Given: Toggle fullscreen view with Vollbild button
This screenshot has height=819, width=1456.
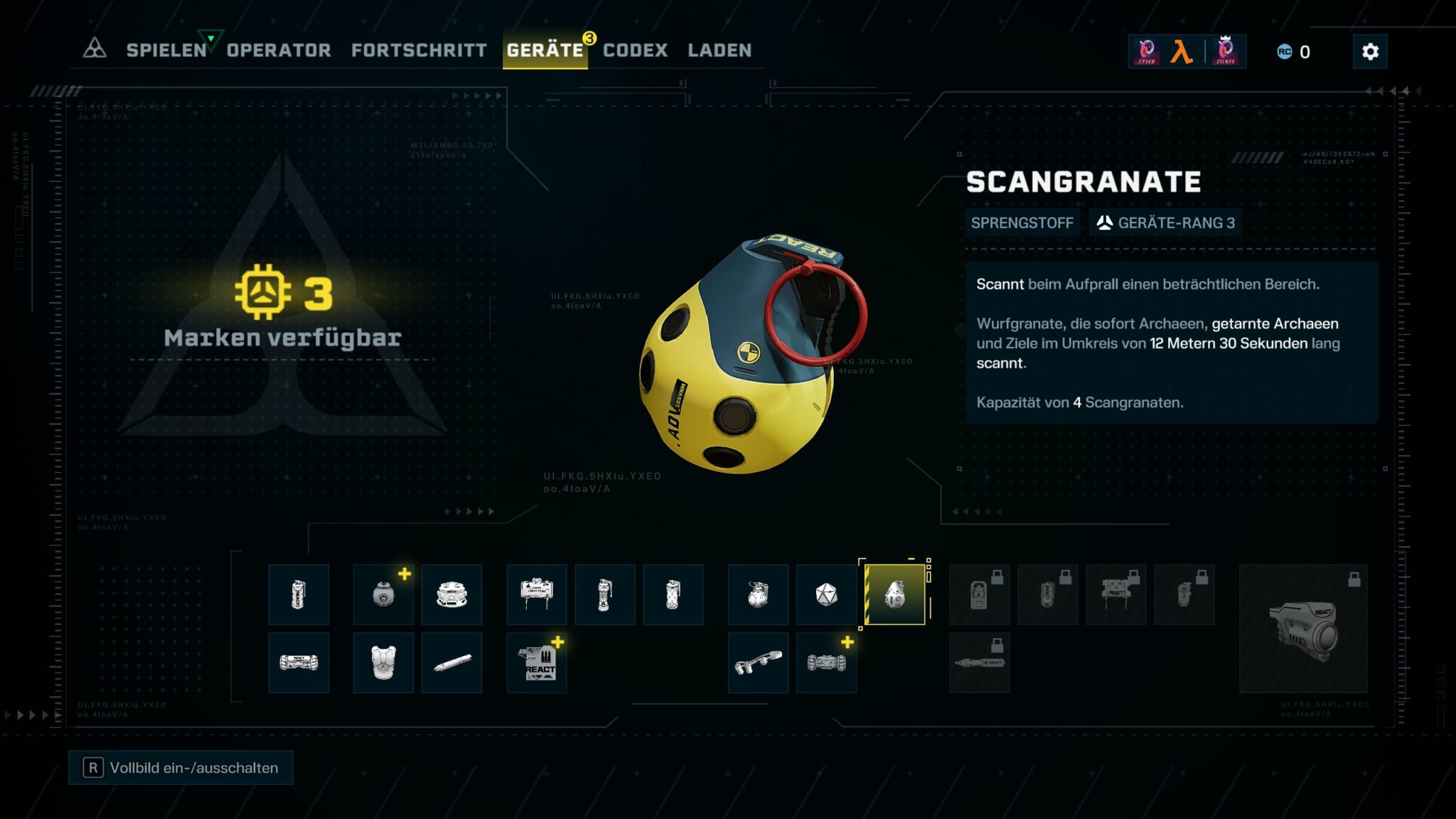Looking at the screenshot, I should tap(181, 768).
